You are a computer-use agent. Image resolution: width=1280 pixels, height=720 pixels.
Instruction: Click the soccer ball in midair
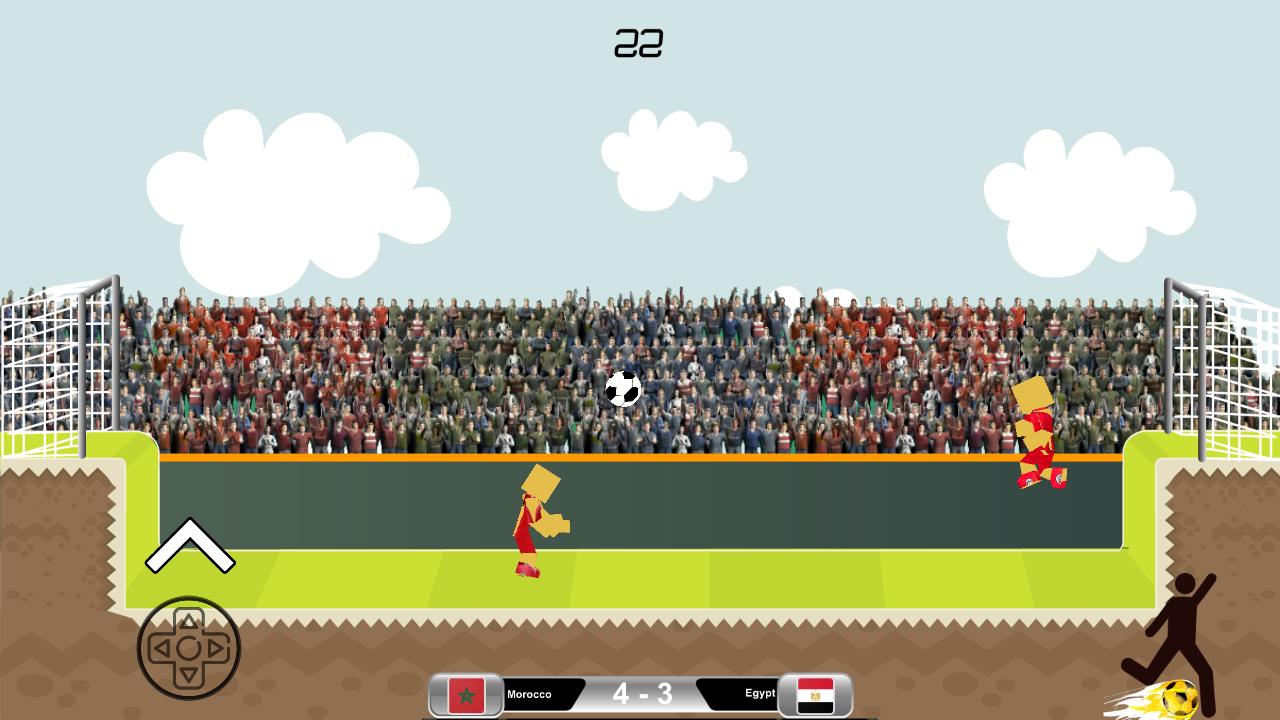(622, 388)
